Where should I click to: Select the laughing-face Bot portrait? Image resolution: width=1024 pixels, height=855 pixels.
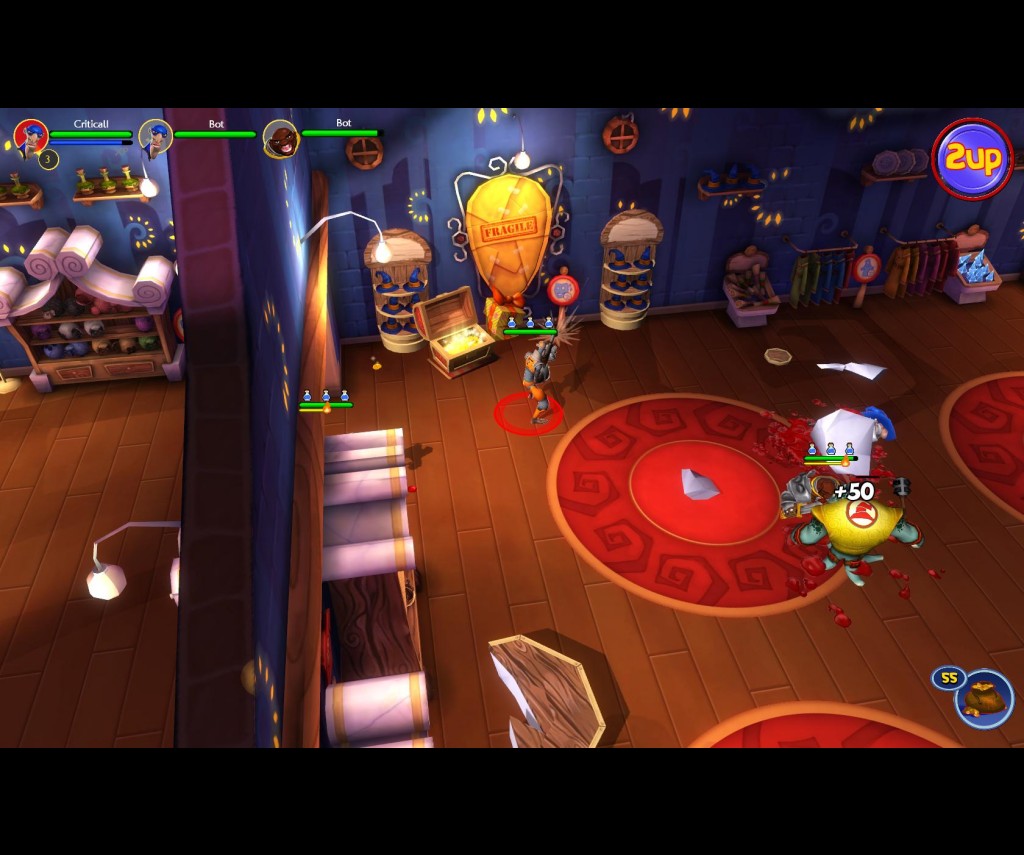click(281, 139)
